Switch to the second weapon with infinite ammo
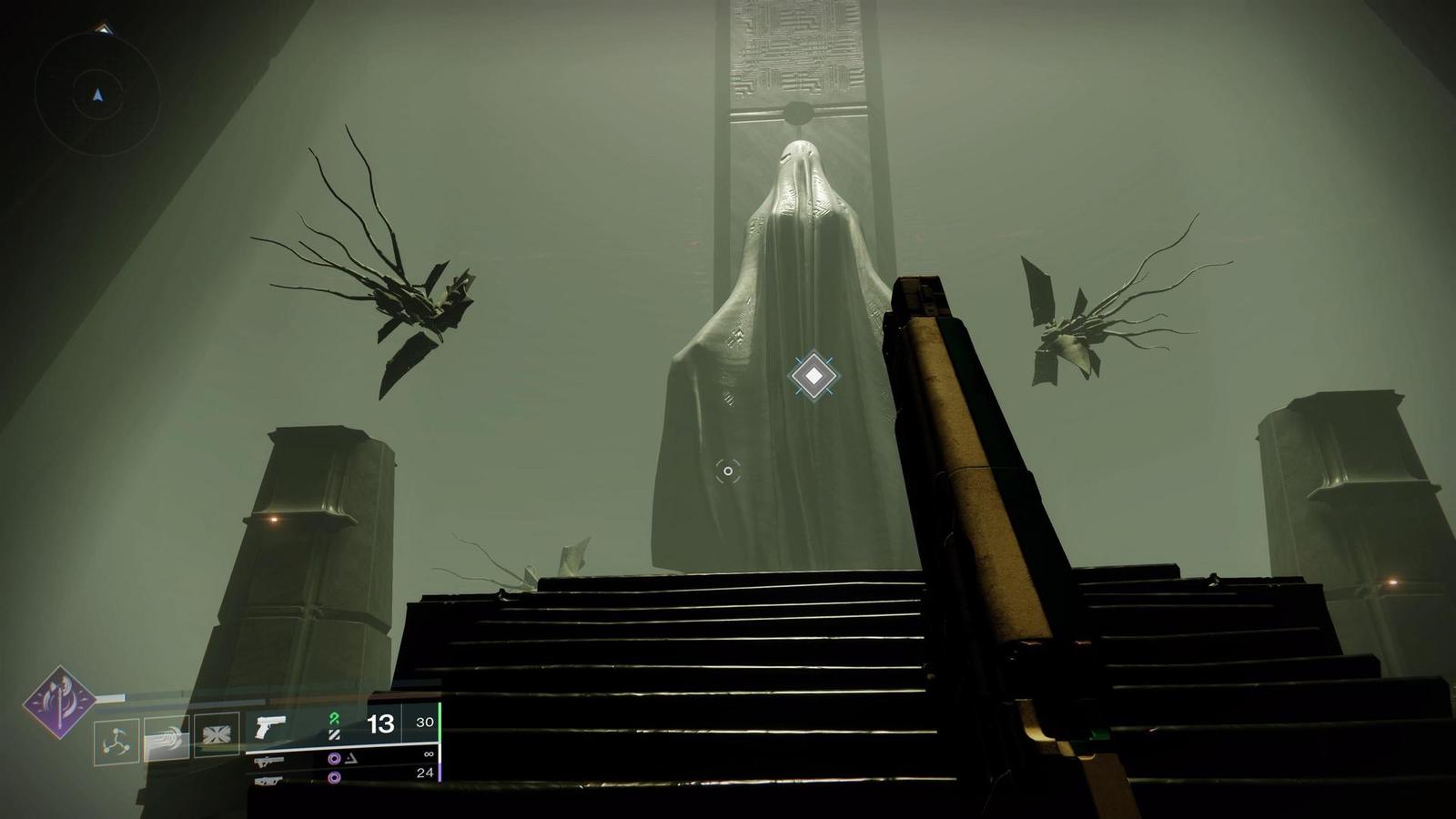The height and width of the screenshot is (819, 1456). point(269,761)
